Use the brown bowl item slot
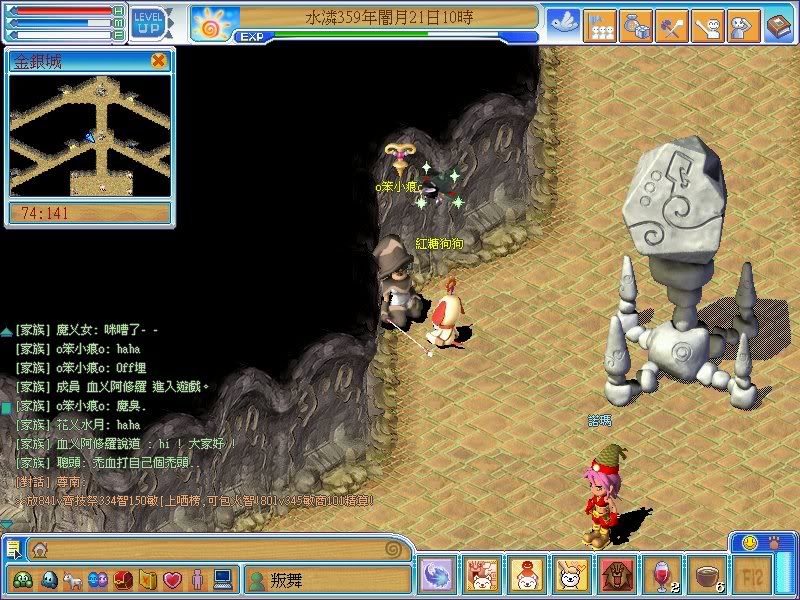Viewport: 800px width, 600px height. coord(708,577)
